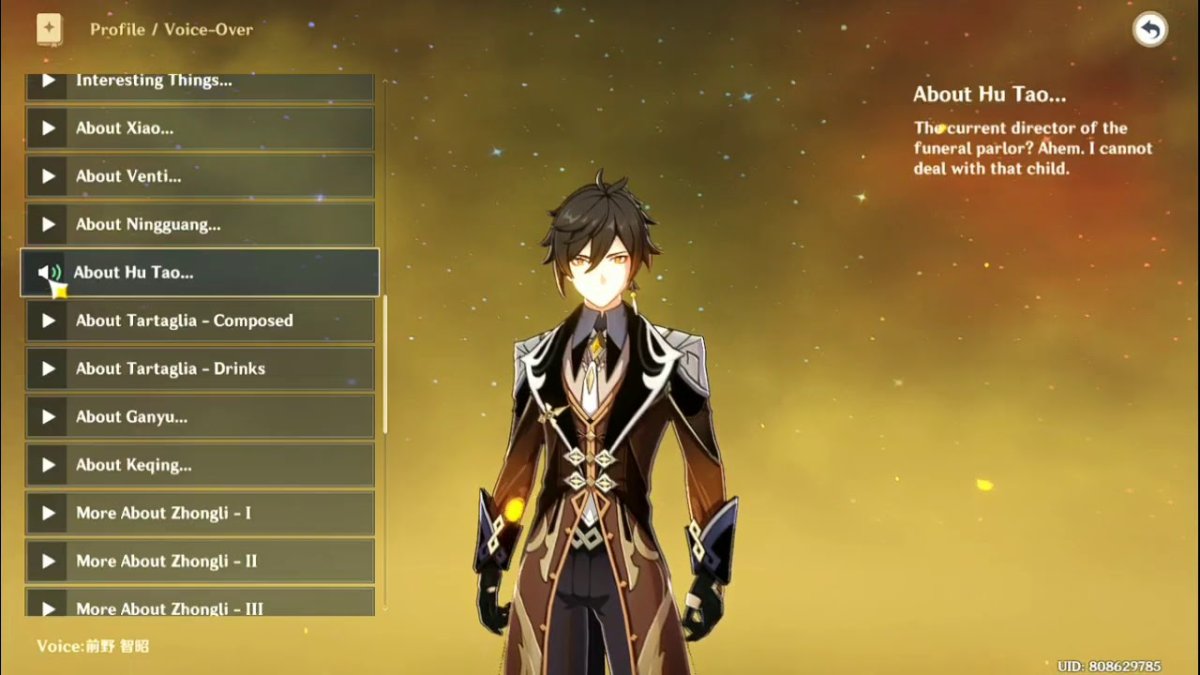Click the Profile book icon

[49, 29]
